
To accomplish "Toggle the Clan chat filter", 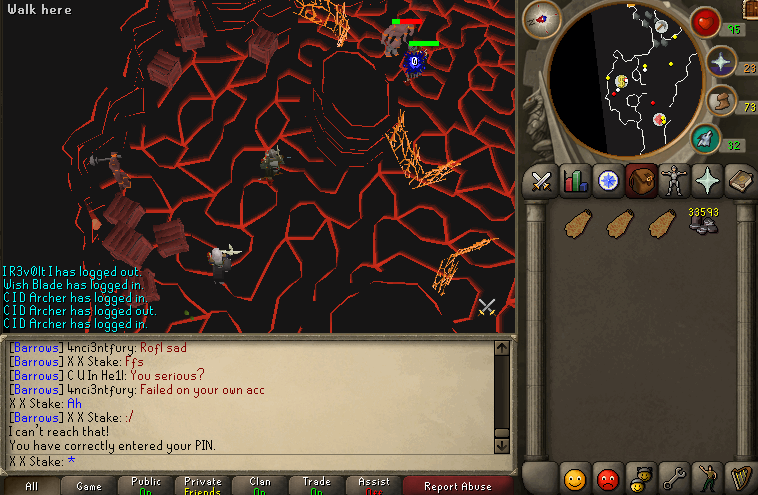I will coord(260,486).
